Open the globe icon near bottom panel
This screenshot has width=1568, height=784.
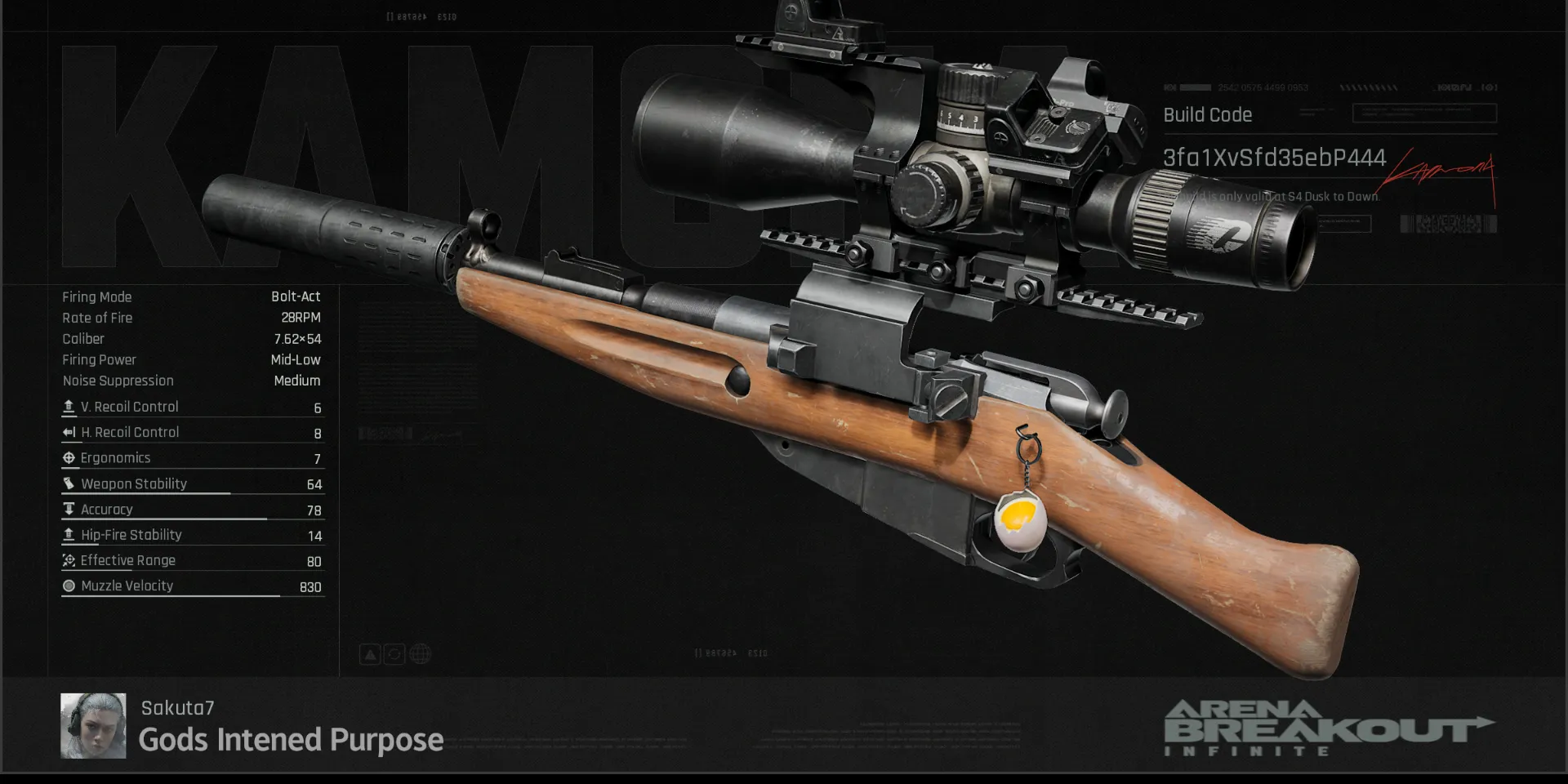tap(420, 654)
